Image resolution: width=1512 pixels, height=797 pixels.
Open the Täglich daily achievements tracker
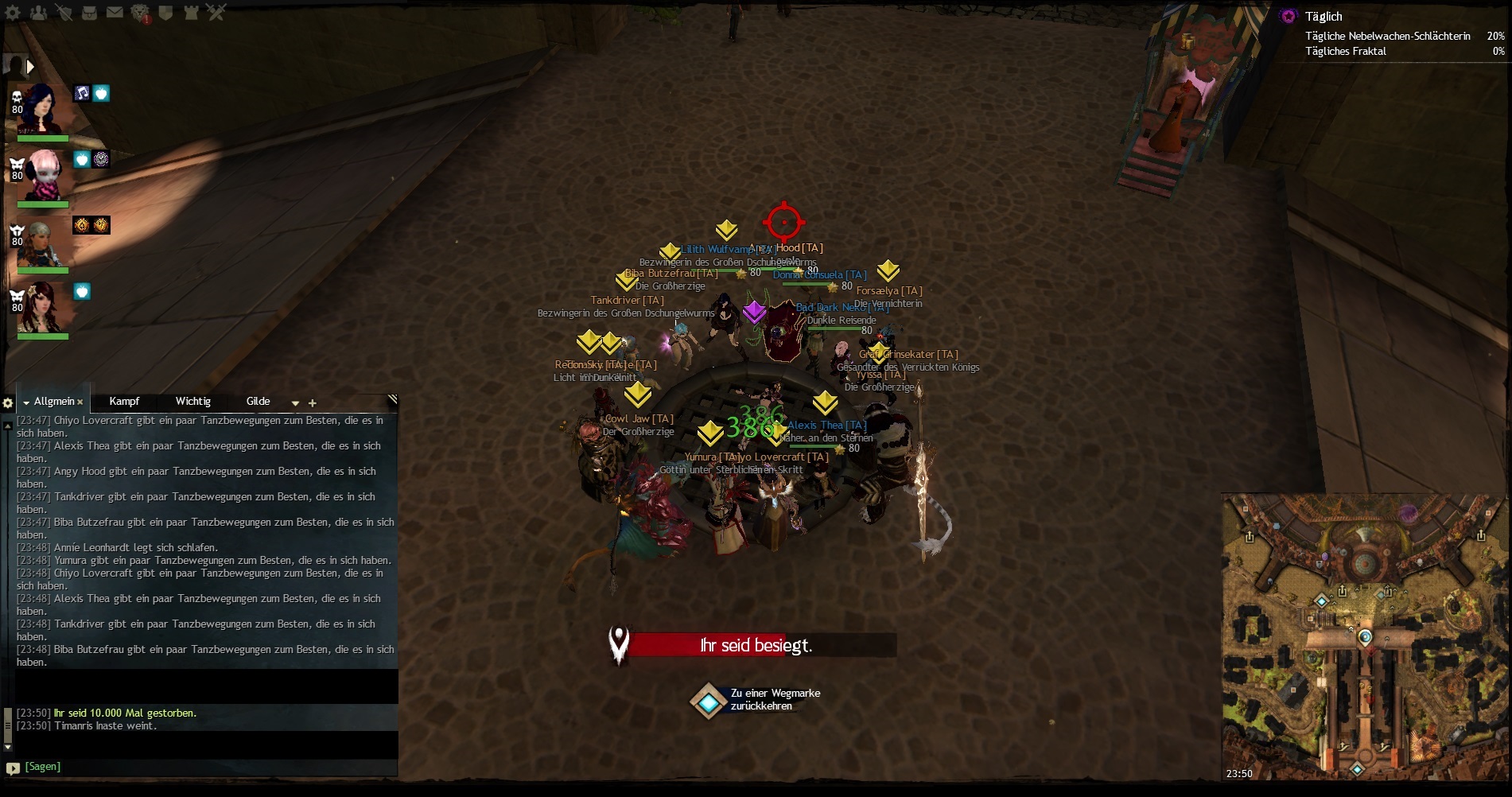[x=1323, y=17]
